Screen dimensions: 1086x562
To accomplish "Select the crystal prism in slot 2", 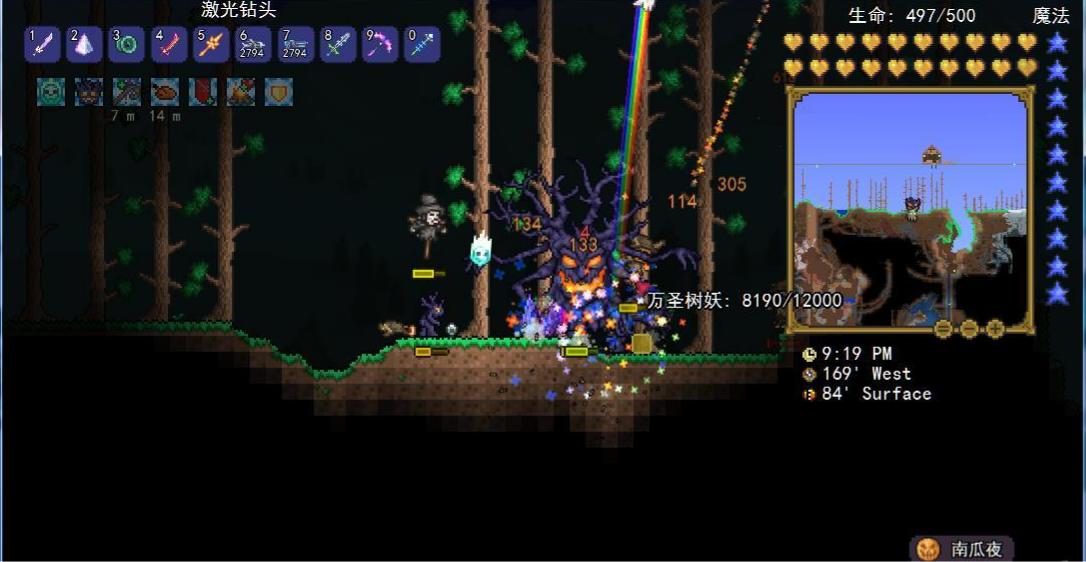I will [x=84, y=44].
